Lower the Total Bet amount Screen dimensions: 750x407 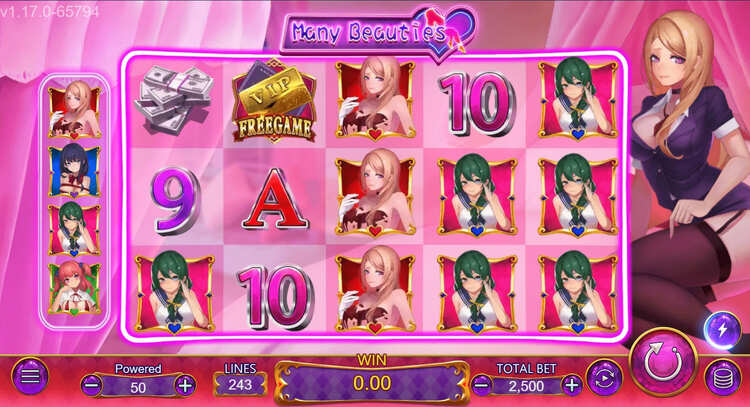[480, 384]
